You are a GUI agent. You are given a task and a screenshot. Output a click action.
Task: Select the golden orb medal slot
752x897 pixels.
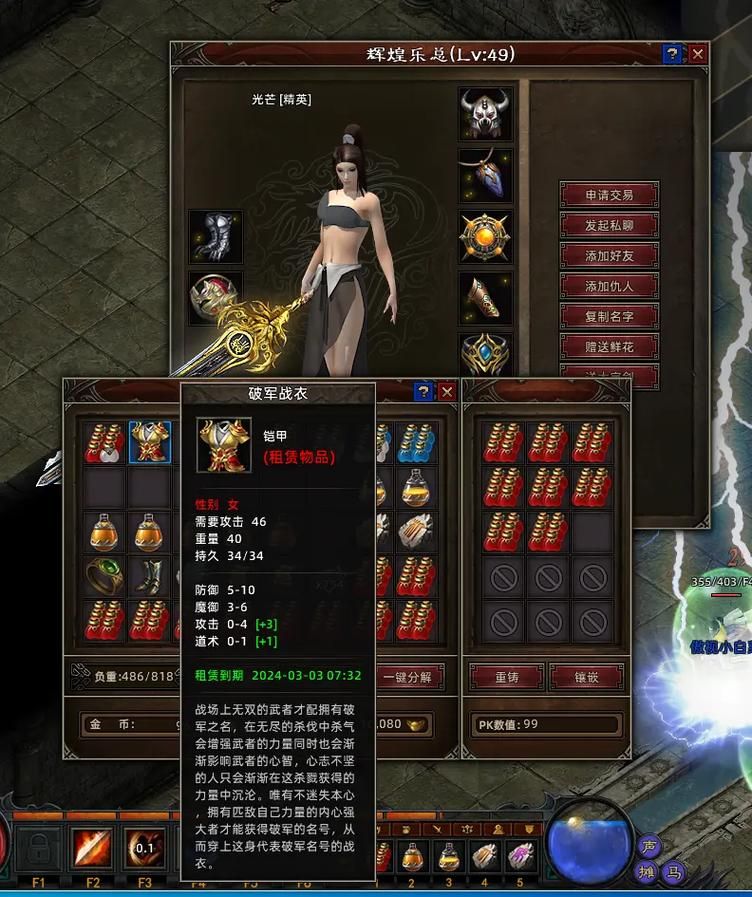click(486, 238)
